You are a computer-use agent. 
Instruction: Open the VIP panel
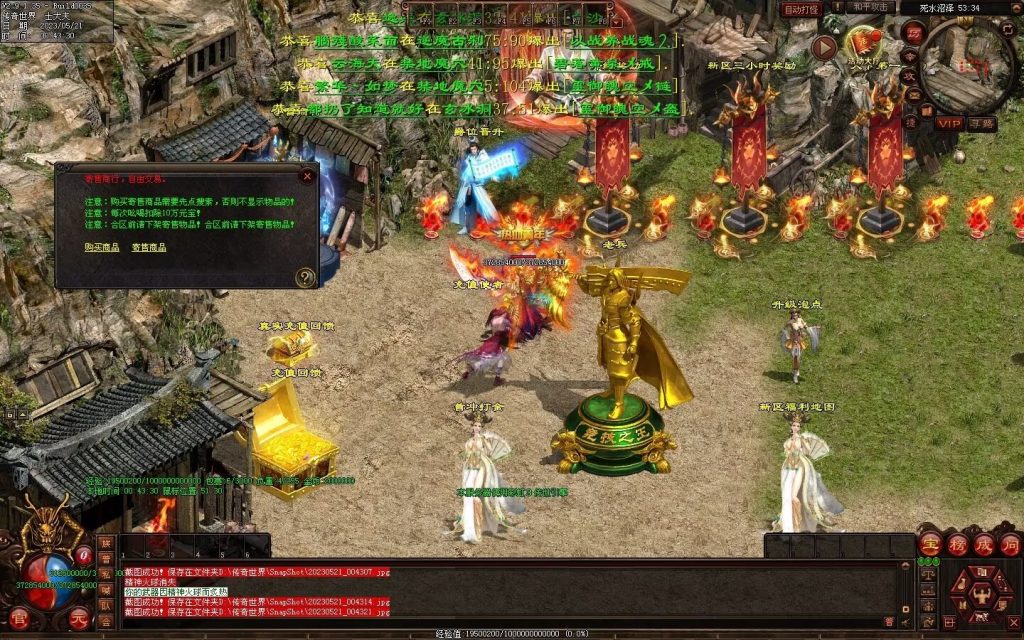click(x=948, y=123)
